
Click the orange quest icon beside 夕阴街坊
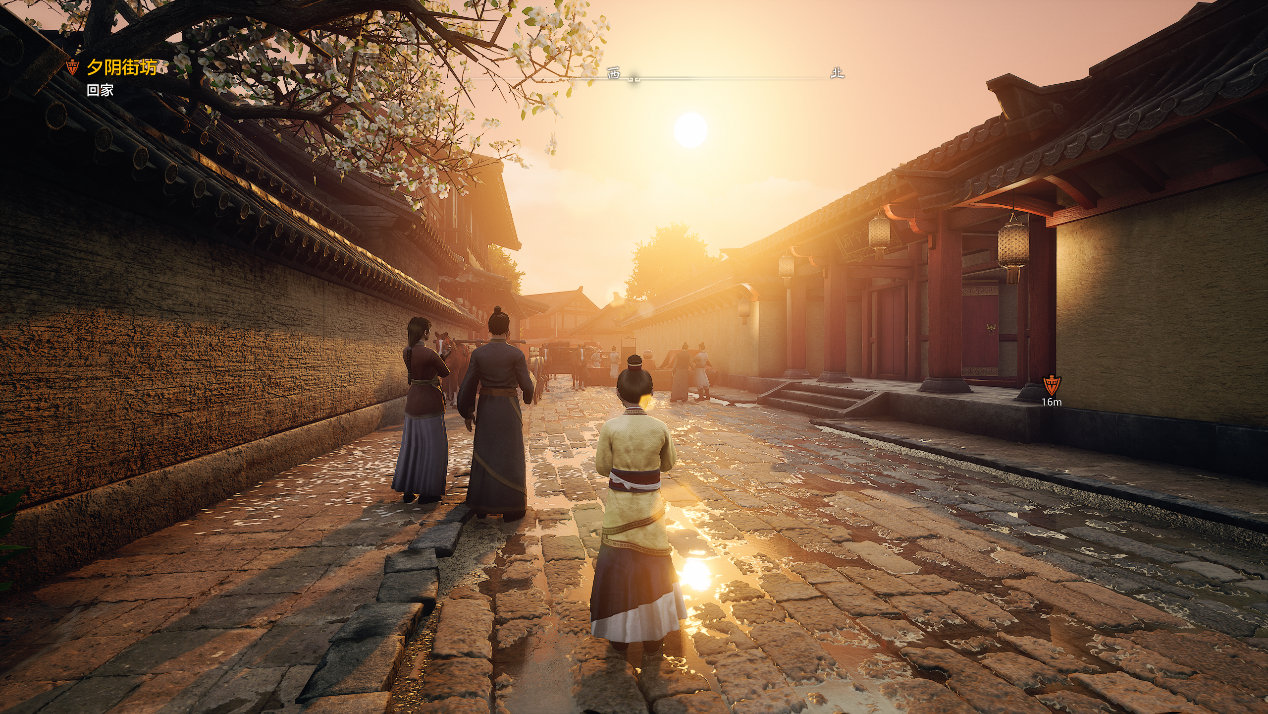pos(72,67)
